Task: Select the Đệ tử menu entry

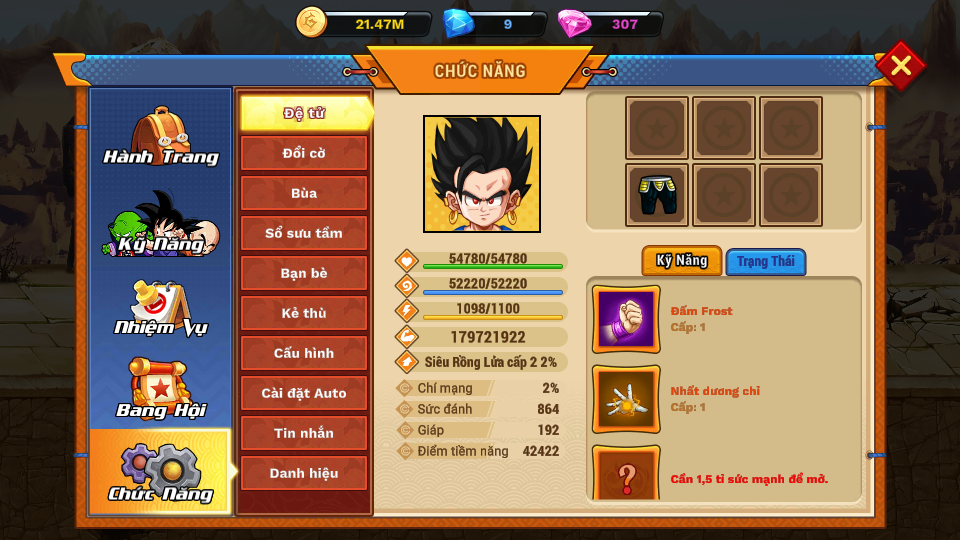Action: click(x=304, y=113)
